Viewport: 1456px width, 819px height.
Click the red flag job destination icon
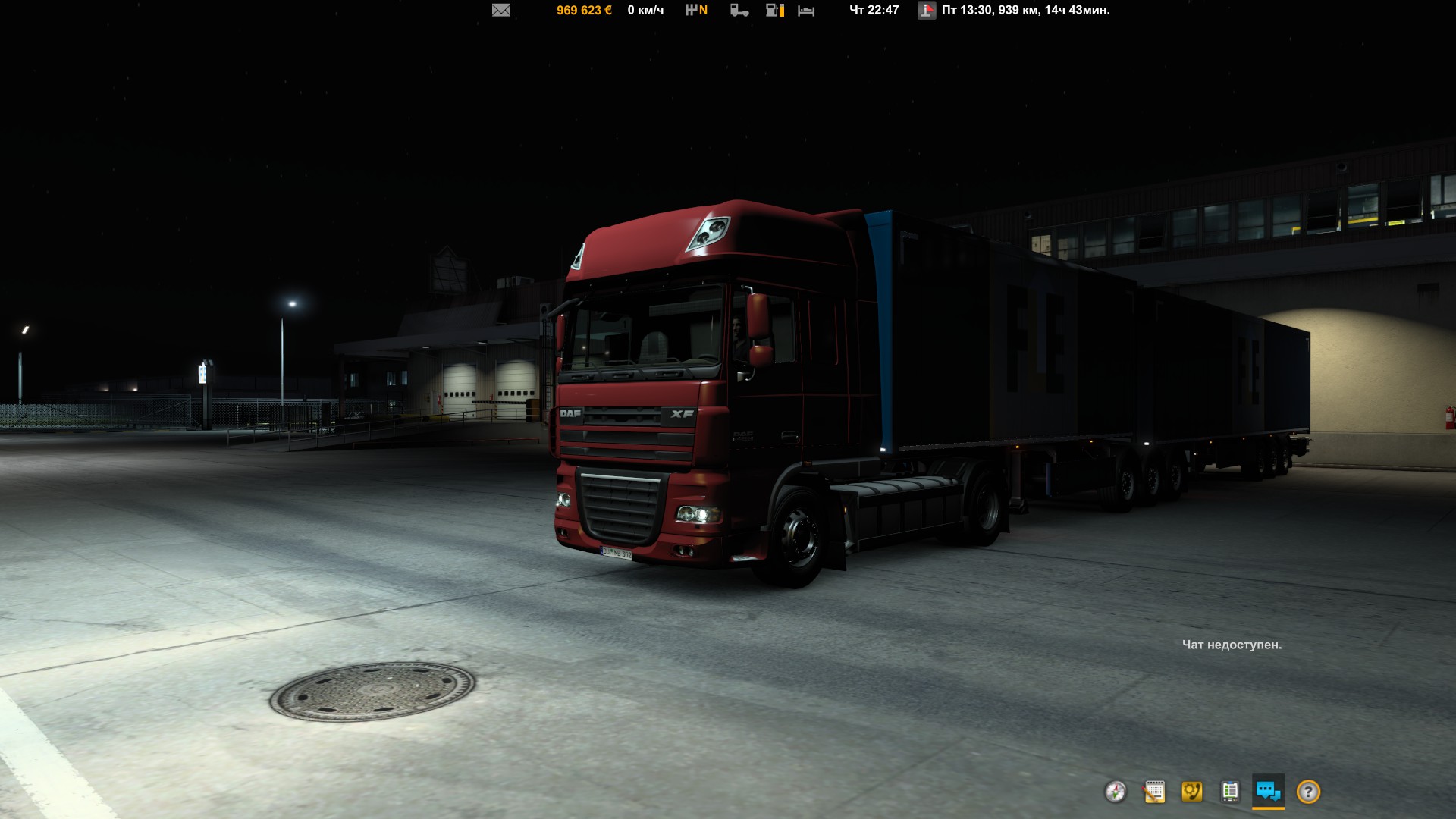tap(927, 10)
